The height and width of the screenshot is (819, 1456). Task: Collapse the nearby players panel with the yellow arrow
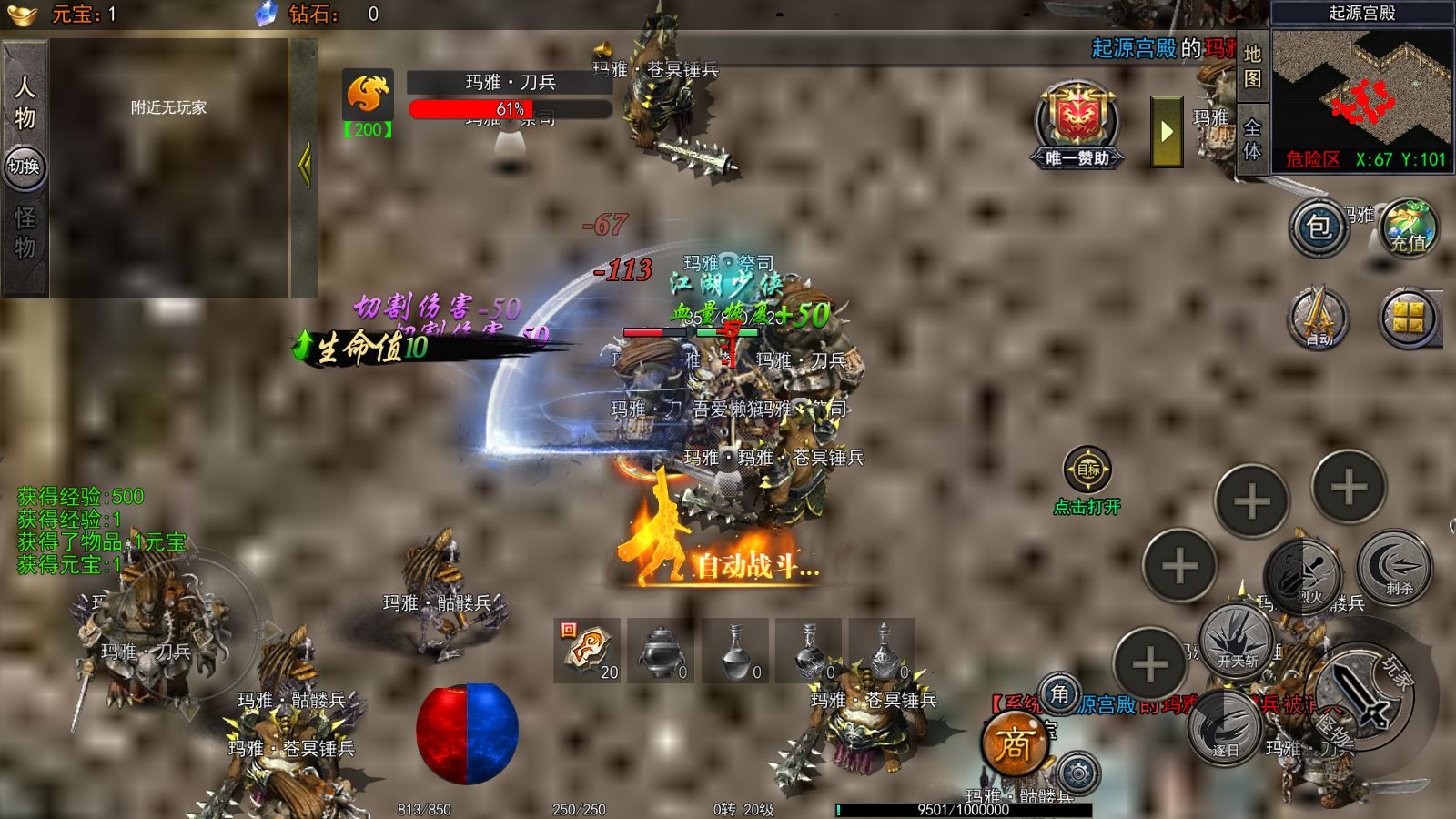[x=304, y=167]
